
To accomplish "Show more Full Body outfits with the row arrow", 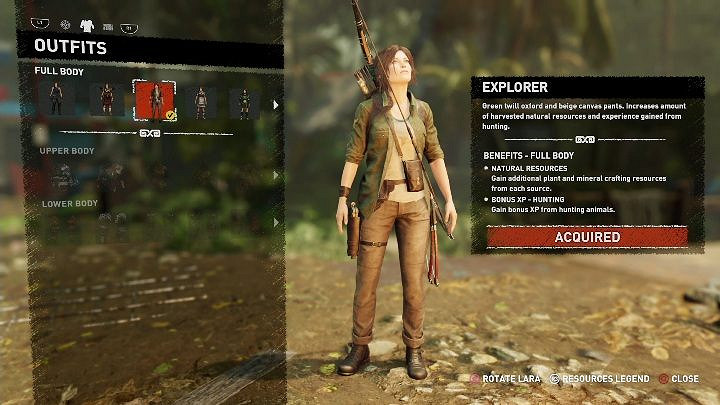I will click(277, 102).
